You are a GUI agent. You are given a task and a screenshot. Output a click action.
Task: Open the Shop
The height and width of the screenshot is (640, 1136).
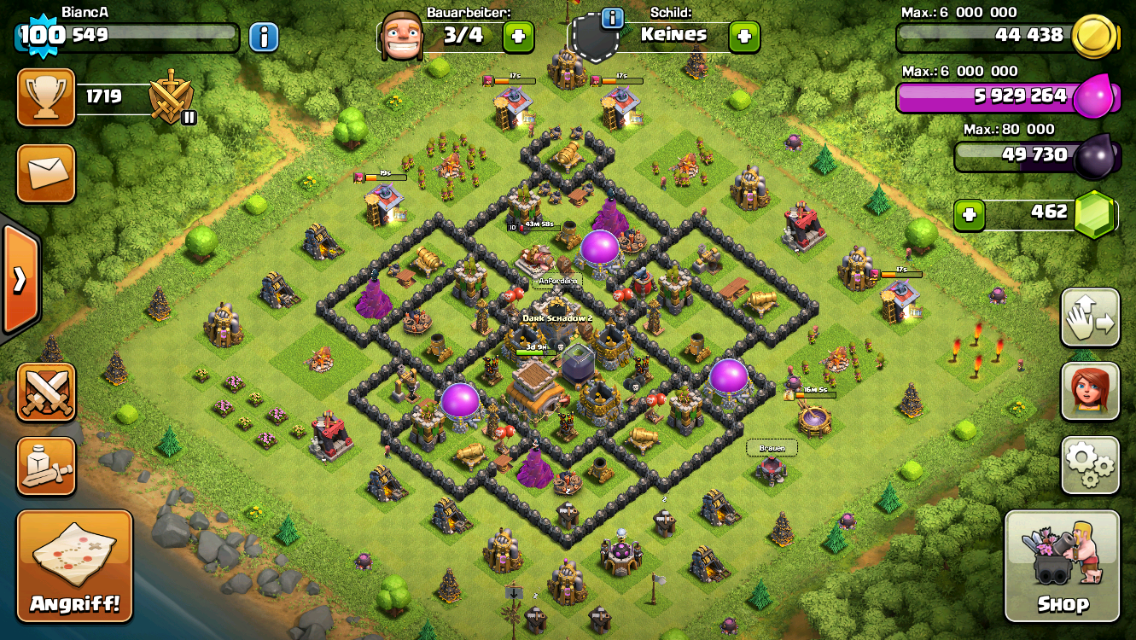point(1062,566)
